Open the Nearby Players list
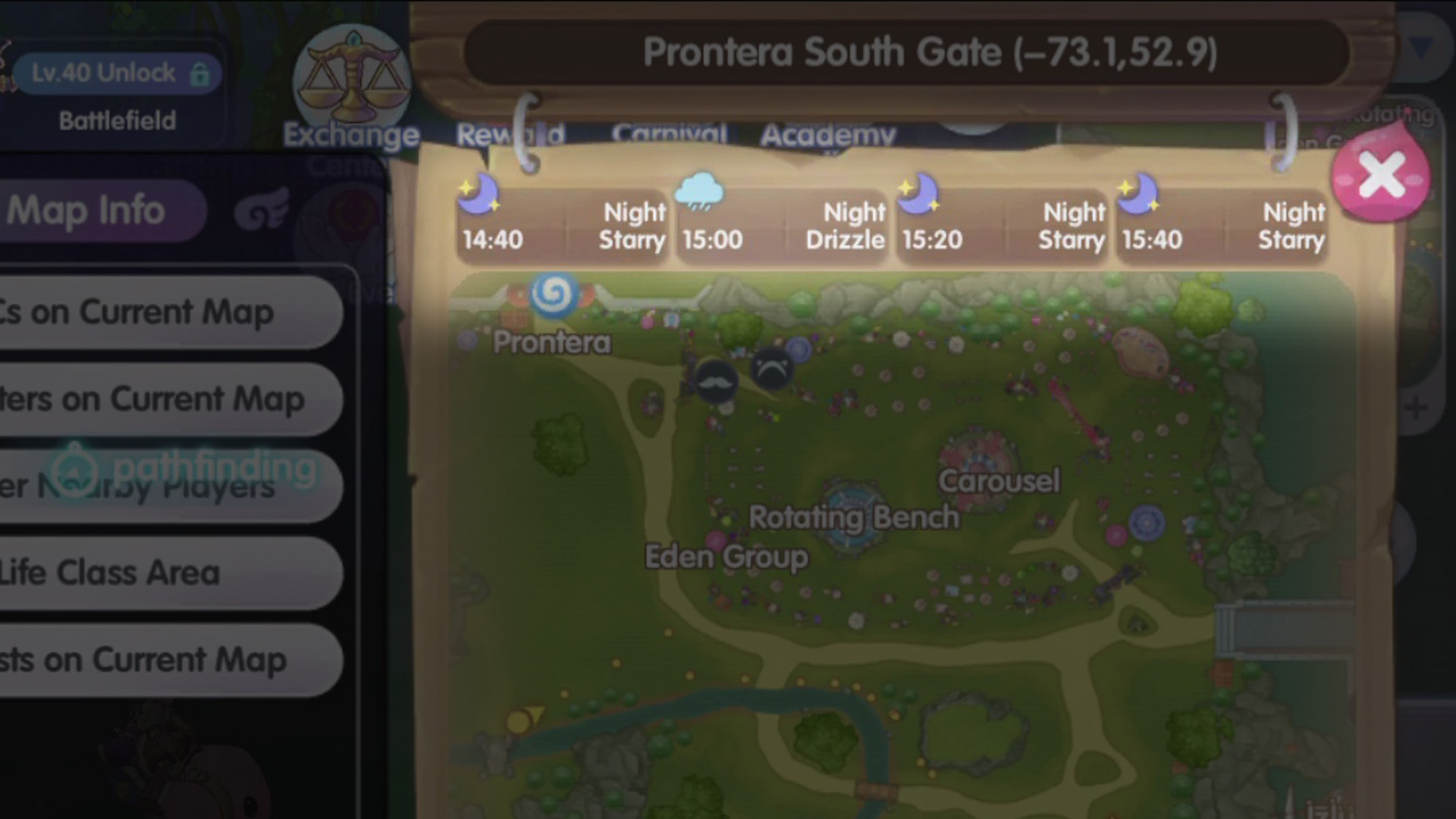The height and width of the screenshot is (819, 1456). point(167,487)
